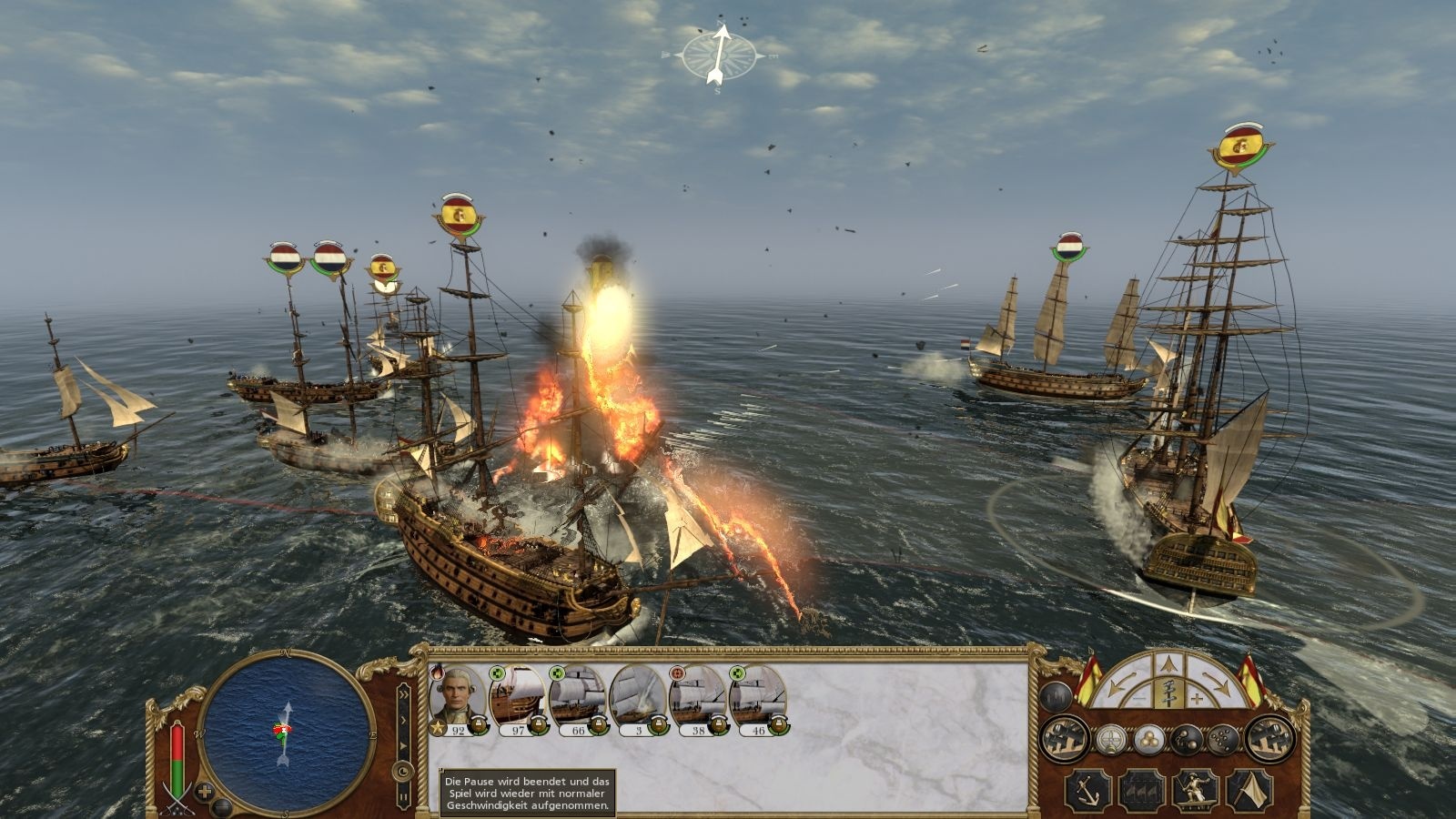Image resolution: width=1456 pixels, height=819 pixels.
Task: Lock the flagship's unit card padlock
Action: pos(480,724)
